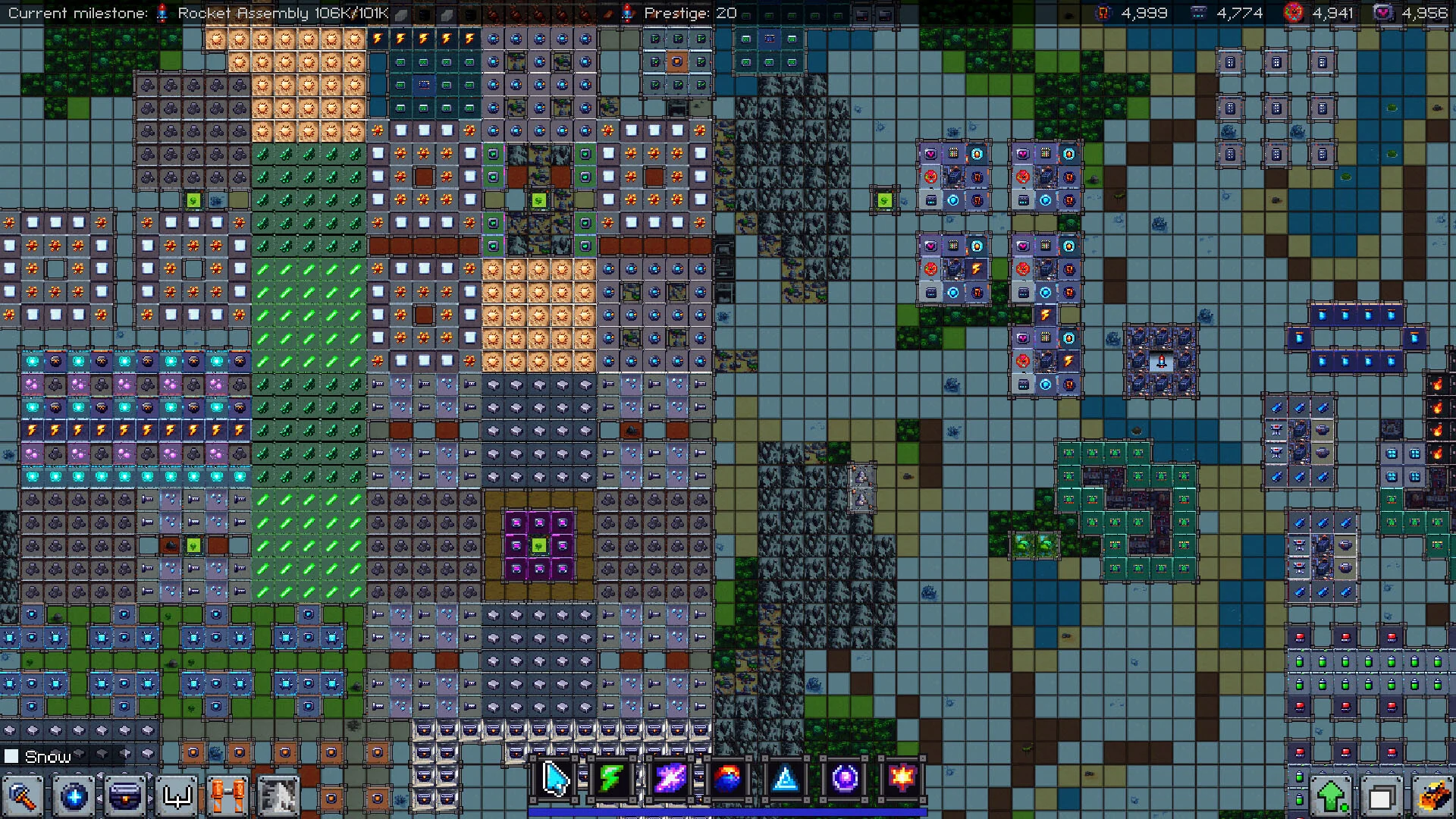Screen dimensions: 1456x819
Task: Open the treasure chest storage button
Action: (126, 797)
